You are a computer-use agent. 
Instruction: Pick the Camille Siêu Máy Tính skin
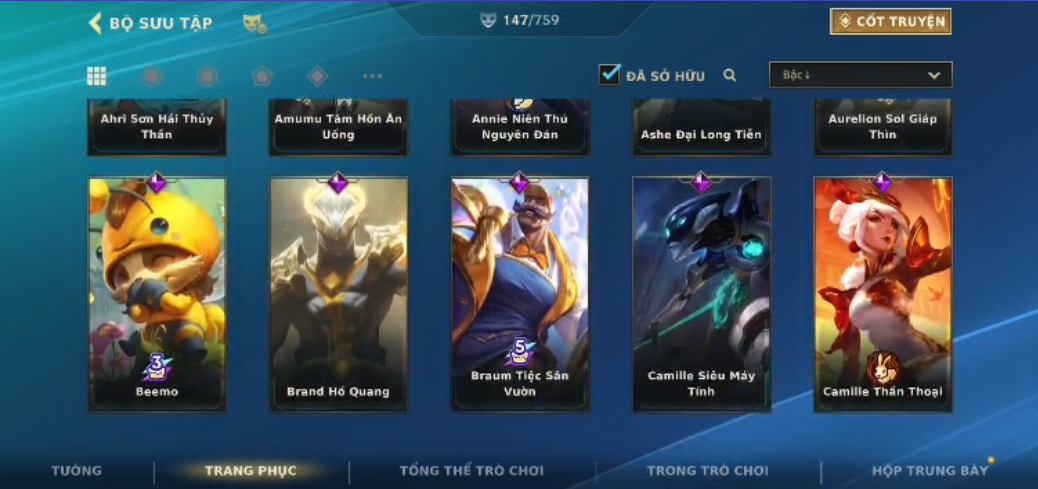click(701, 294)
